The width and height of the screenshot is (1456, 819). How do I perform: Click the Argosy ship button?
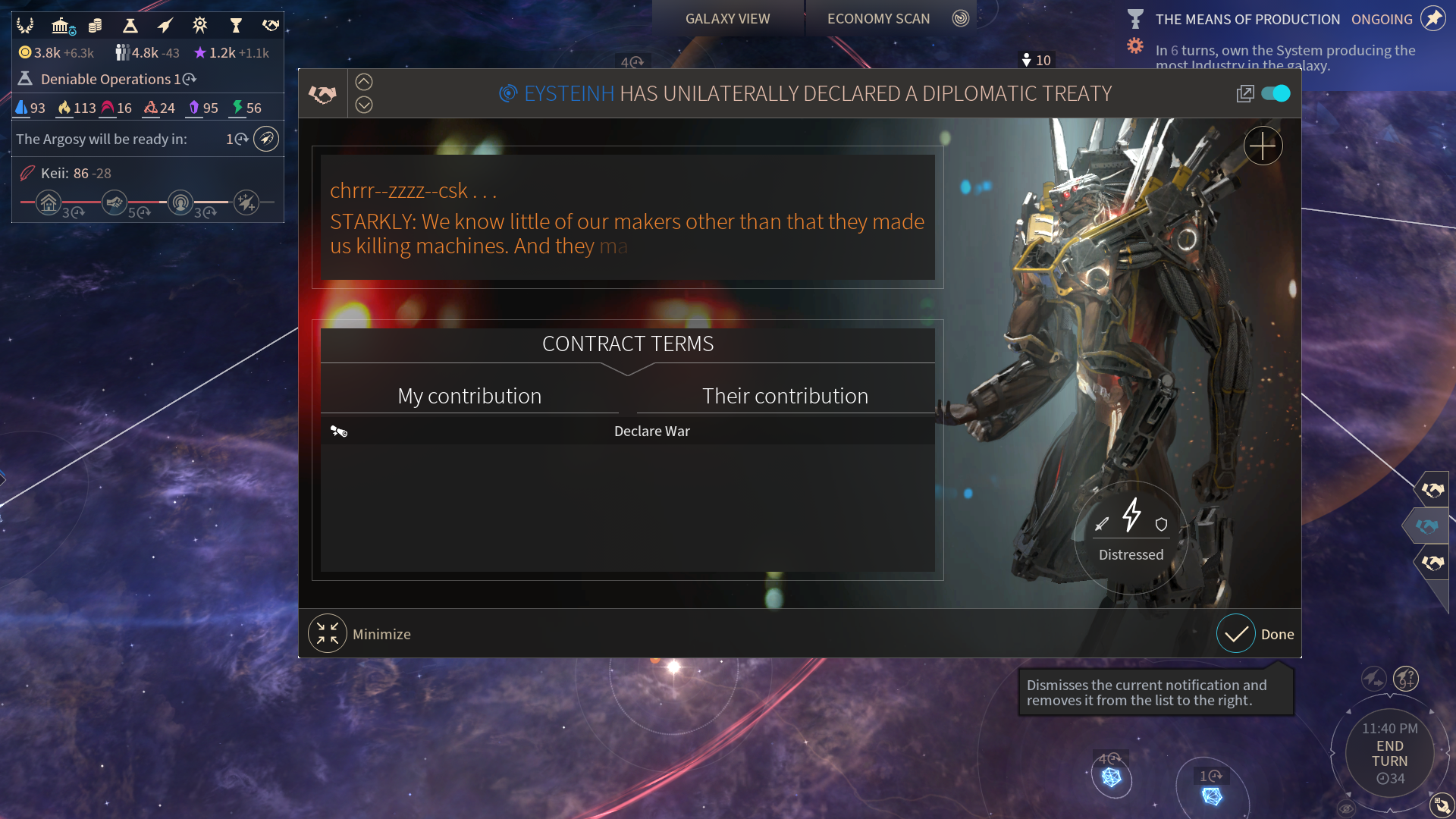click(x=266, y=139)
